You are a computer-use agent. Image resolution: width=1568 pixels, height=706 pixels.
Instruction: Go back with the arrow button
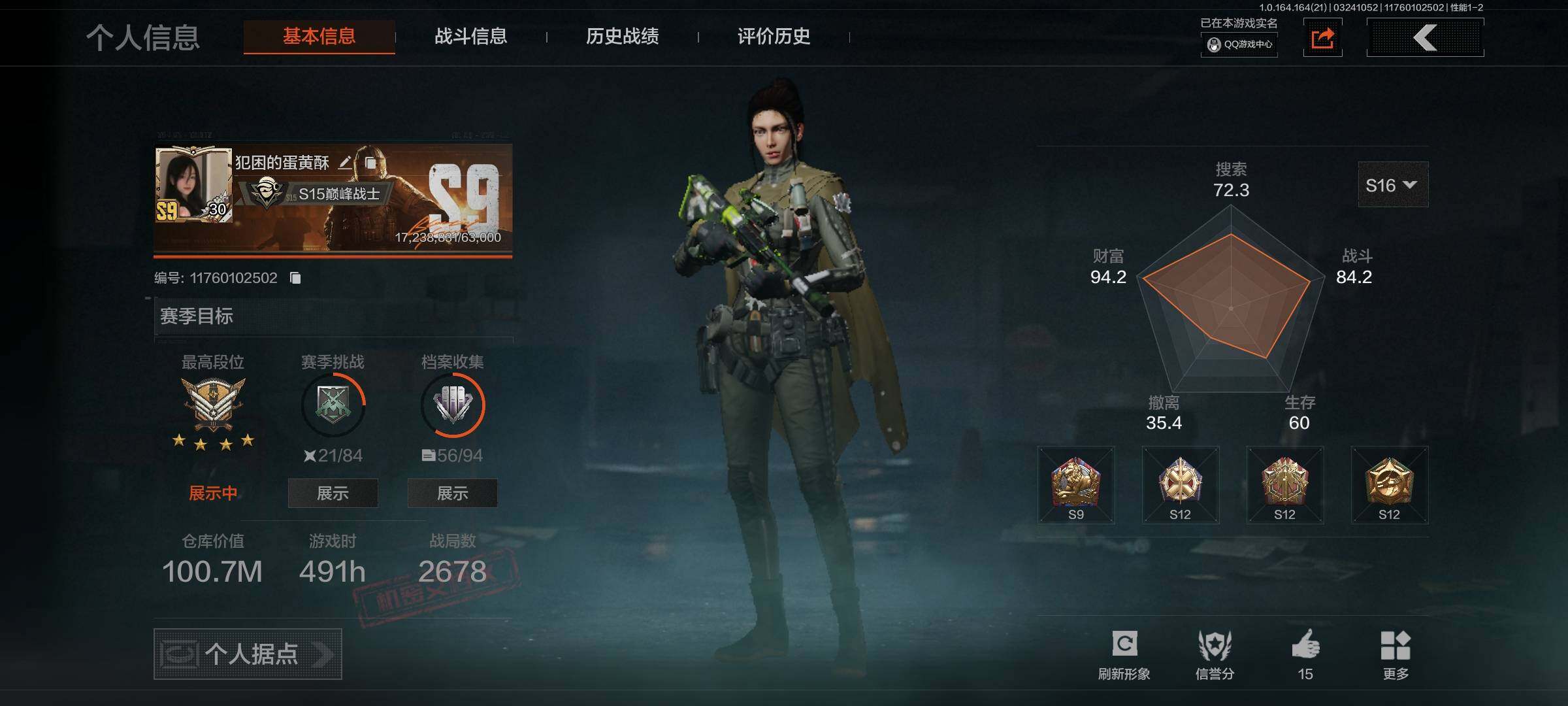pos(1425,37)
